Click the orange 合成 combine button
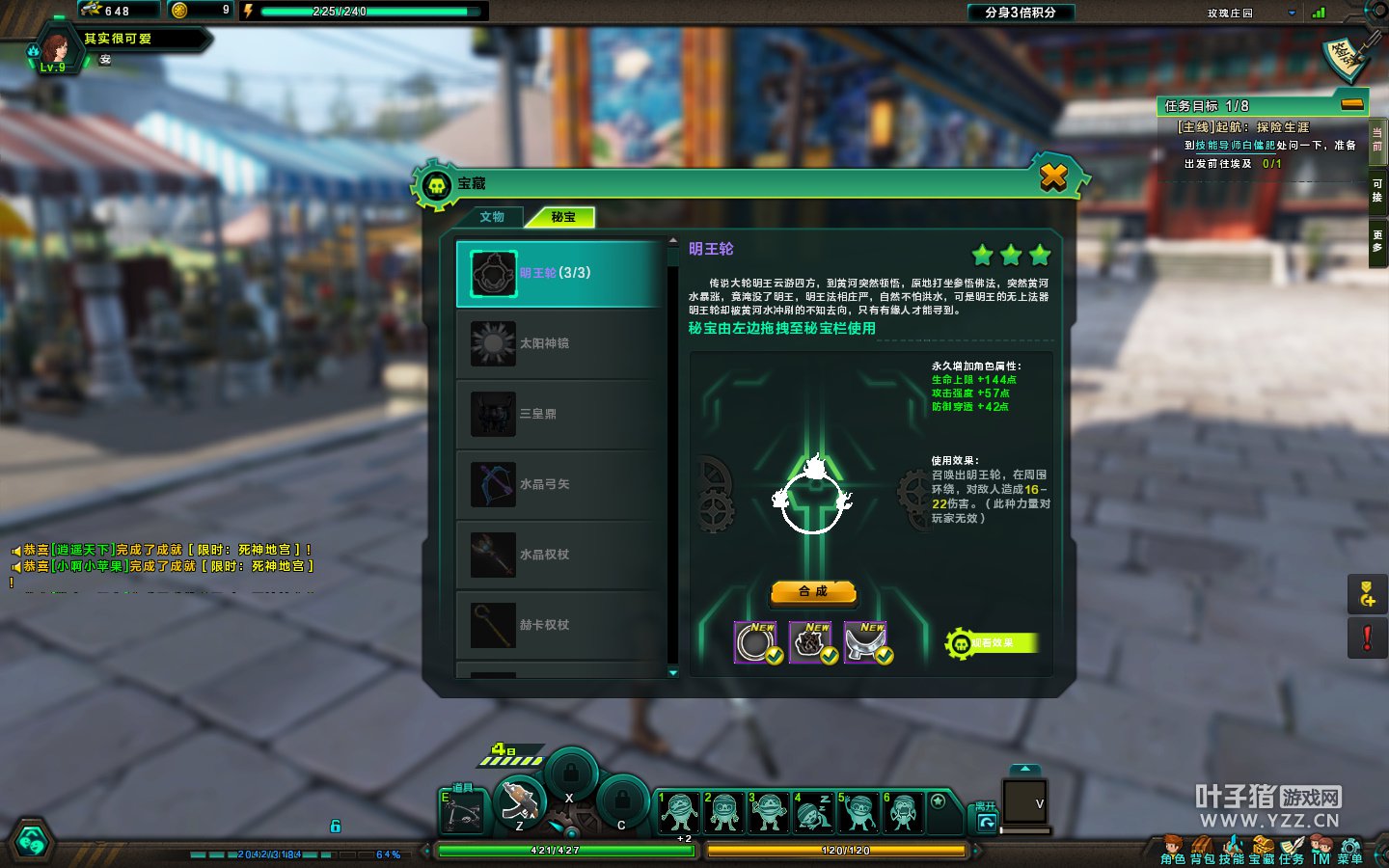The height and width of the screenshot is (868, 1389). [813, 591]
